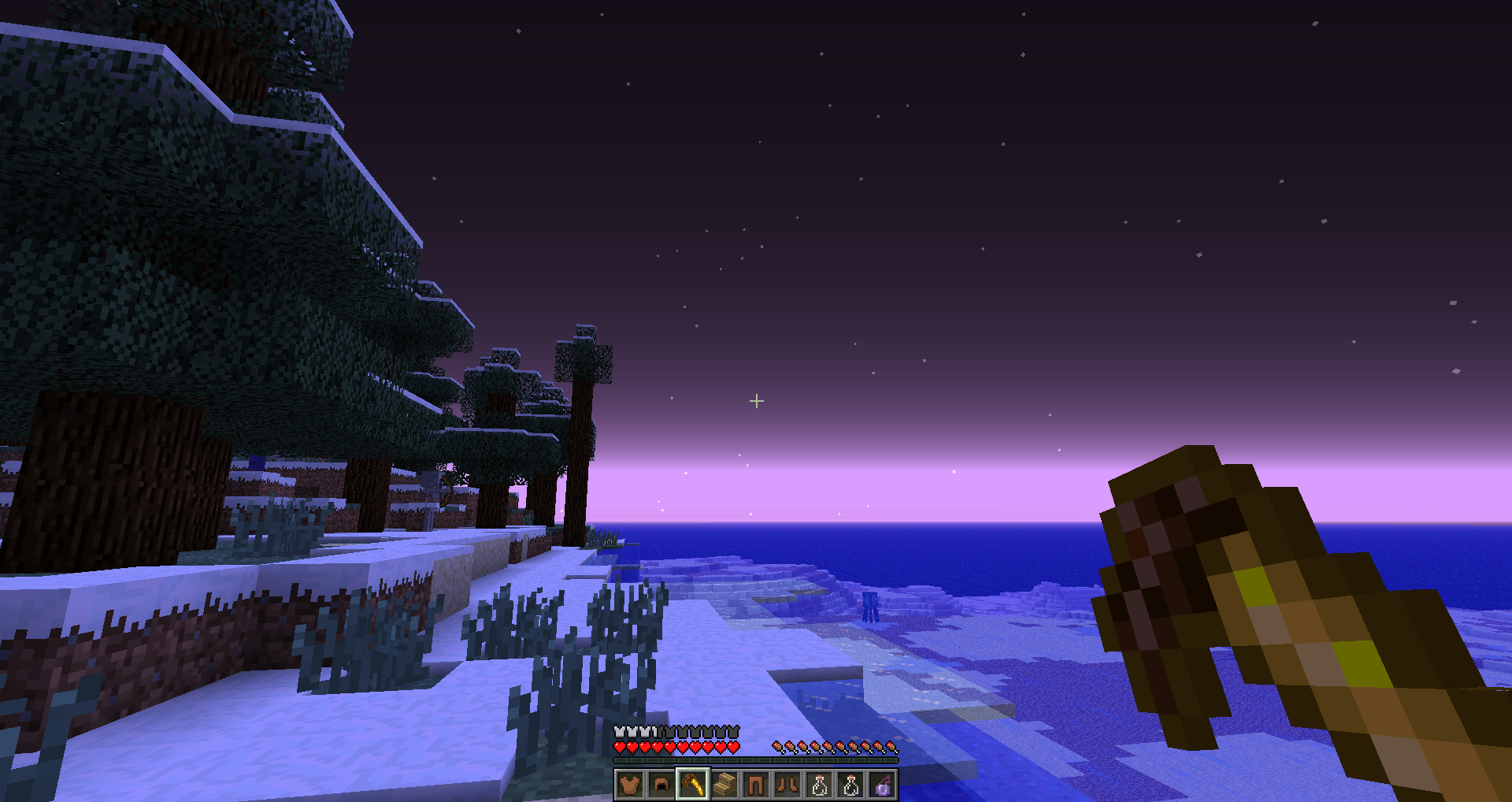The width and height of the screenshot is (1512, 802).
Task: Choose the wooden stairs hotbar slot
Action: click(x=724, y=785)
